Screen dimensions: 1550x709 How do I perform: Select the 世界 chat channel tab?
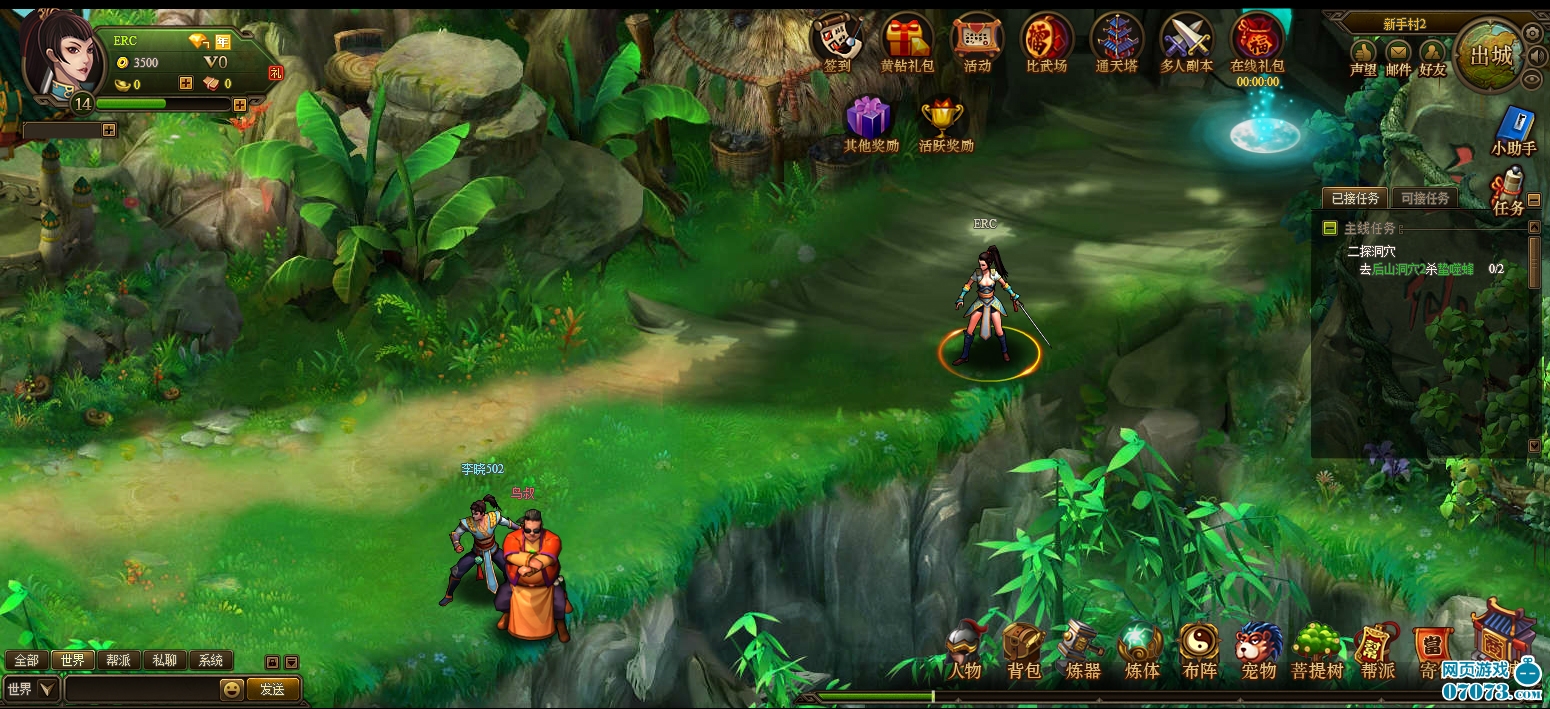72,660
